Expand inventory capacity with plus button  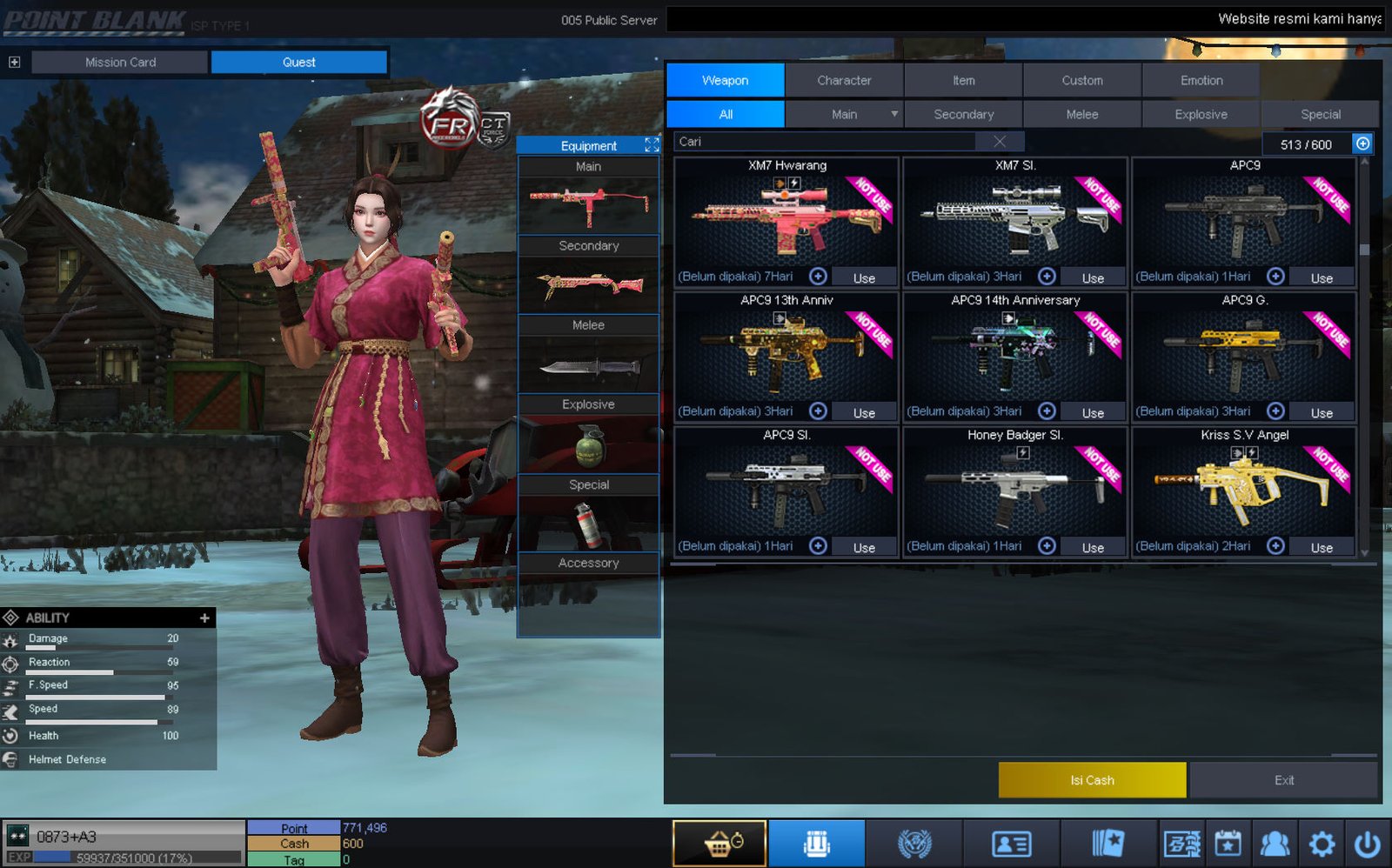(1362, 144)
